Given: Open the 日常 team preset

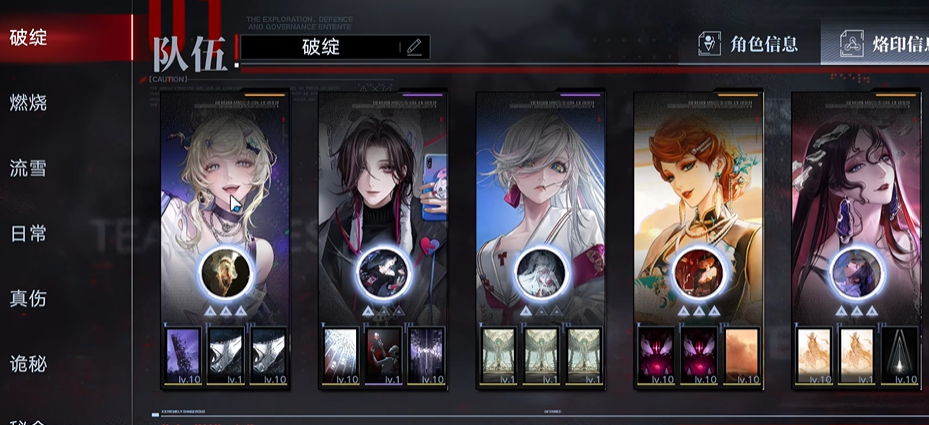Looking at the screenshot, I should [x=30, y=233].
